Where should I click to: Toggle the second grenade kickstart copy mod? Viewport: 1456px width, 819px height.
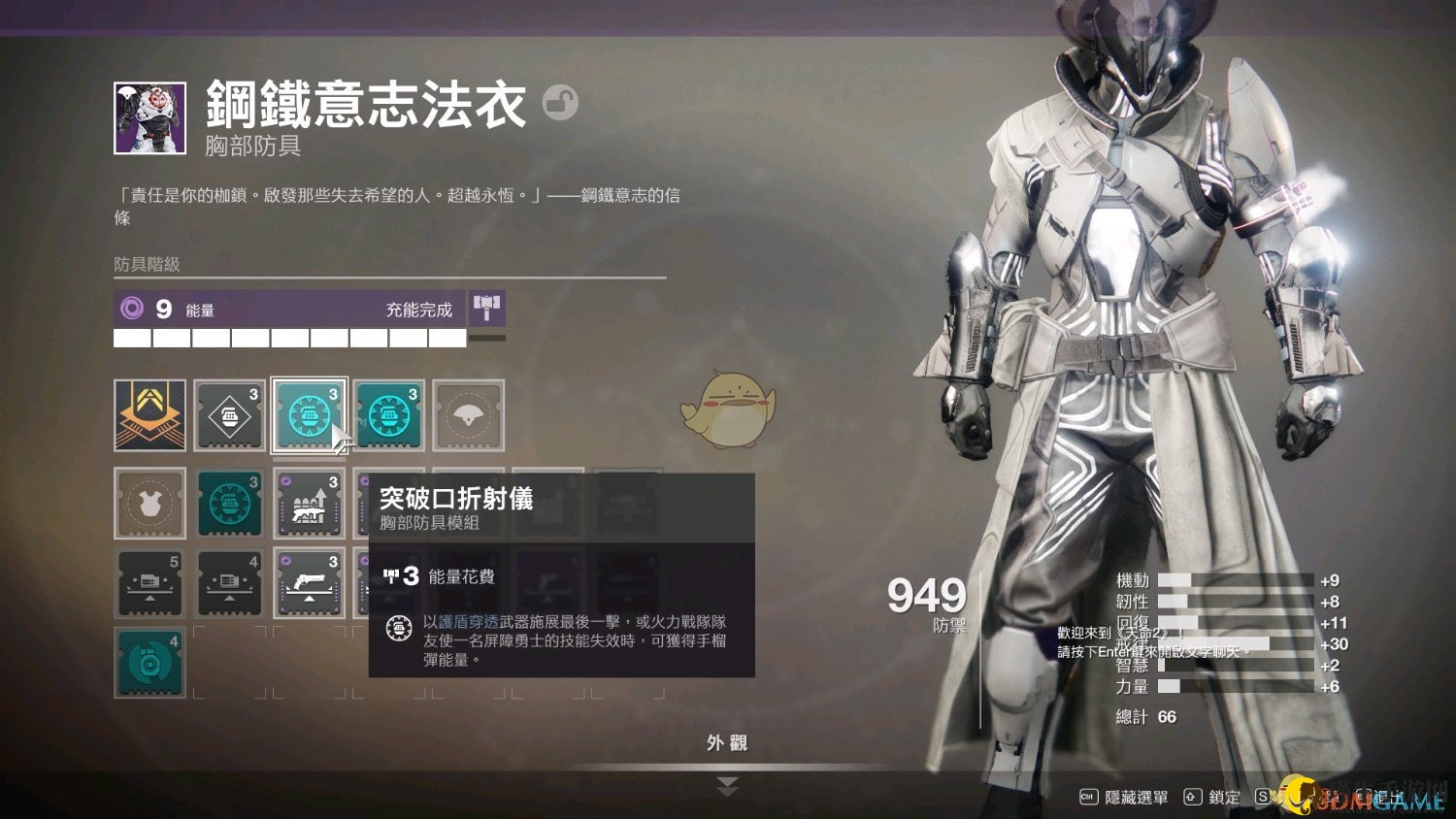tap(389, 415)
